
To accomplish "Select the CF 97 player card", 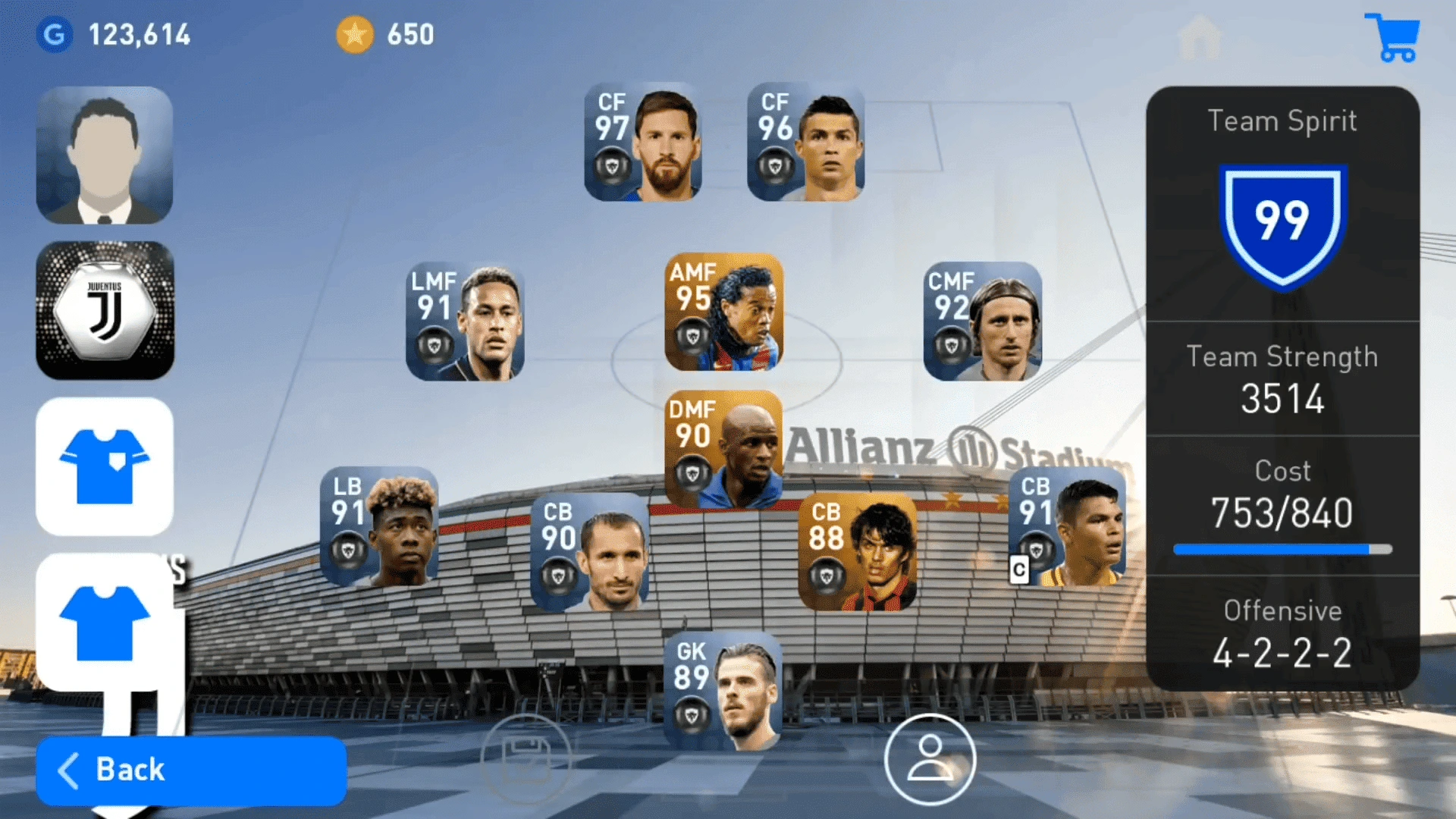I will click(x=643, y=143).
